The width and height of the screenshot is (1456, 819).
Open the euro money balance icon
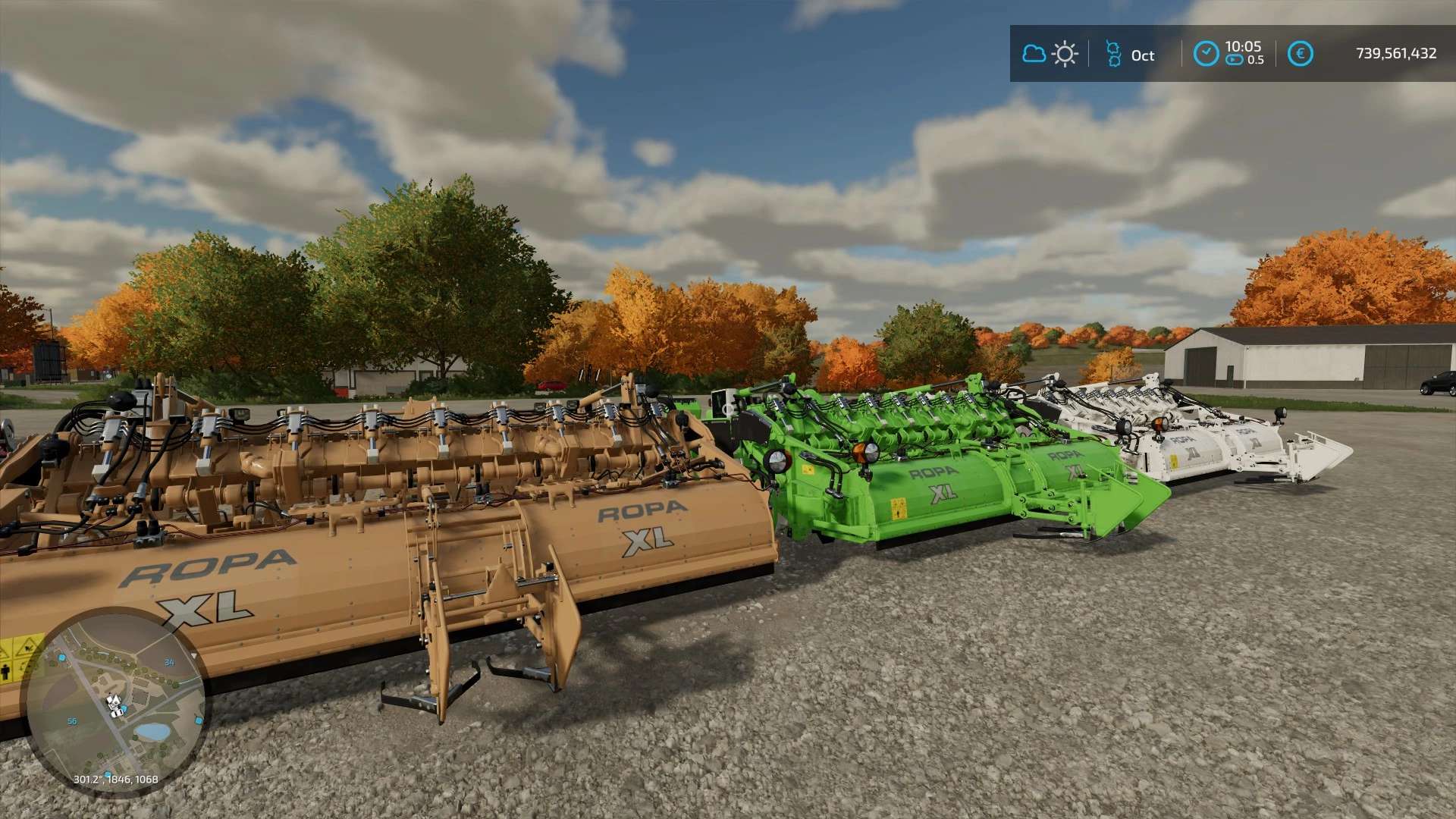(x=1300, y=54)
